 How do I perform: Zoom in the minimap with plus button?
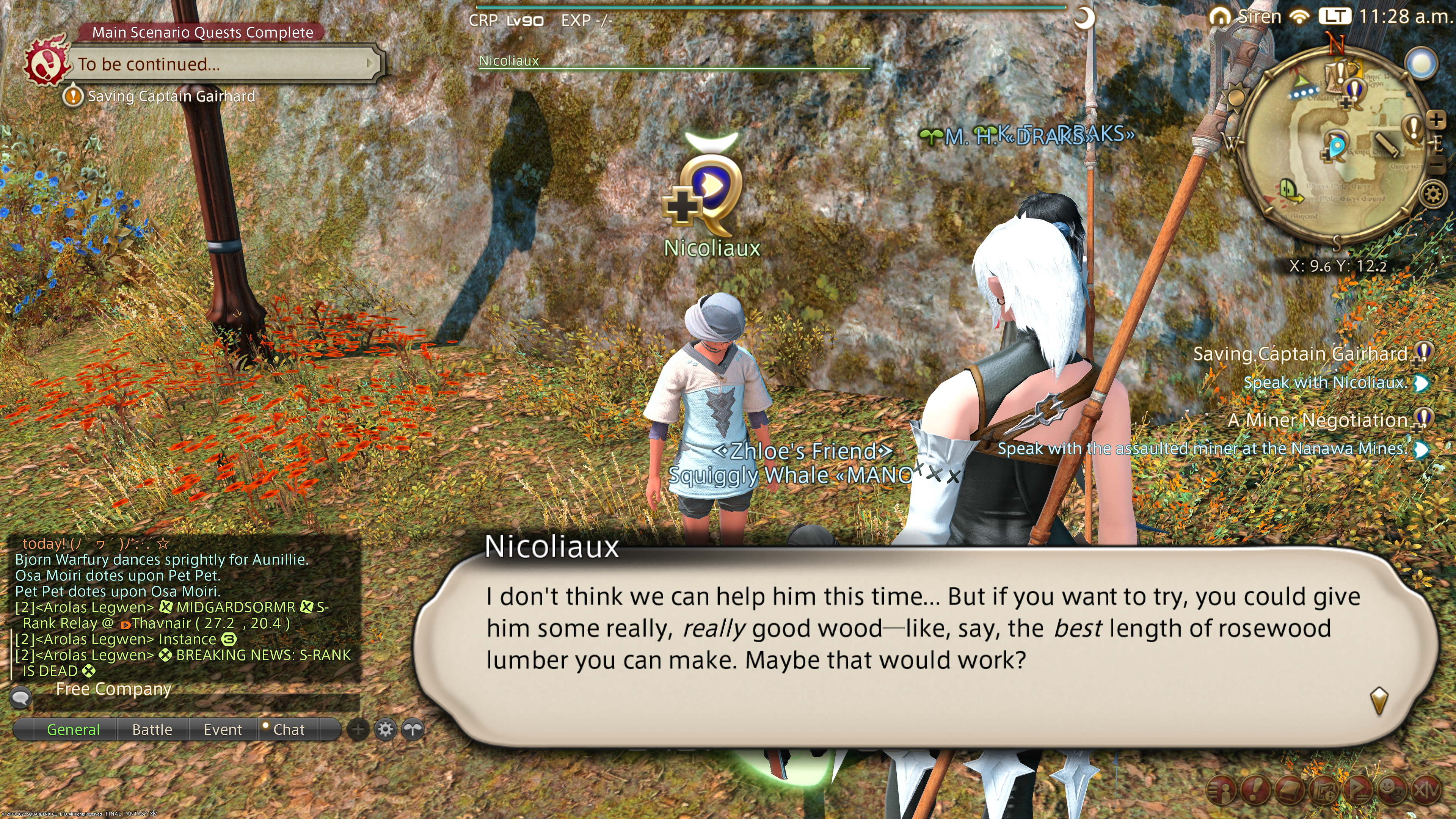tap(1436, 120)
